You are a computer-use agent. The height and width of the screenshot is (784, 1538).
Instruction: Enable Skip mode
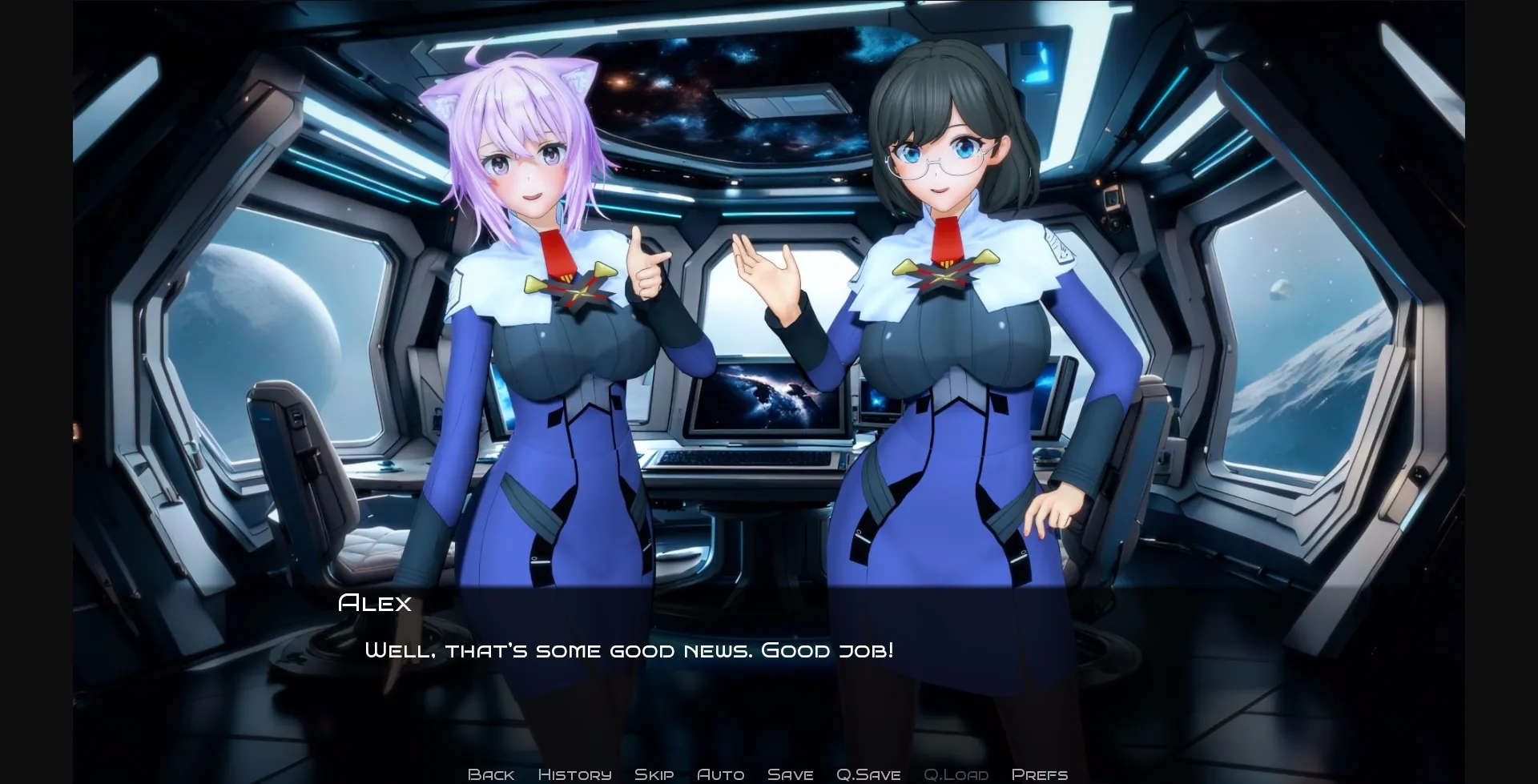point(654,774)
